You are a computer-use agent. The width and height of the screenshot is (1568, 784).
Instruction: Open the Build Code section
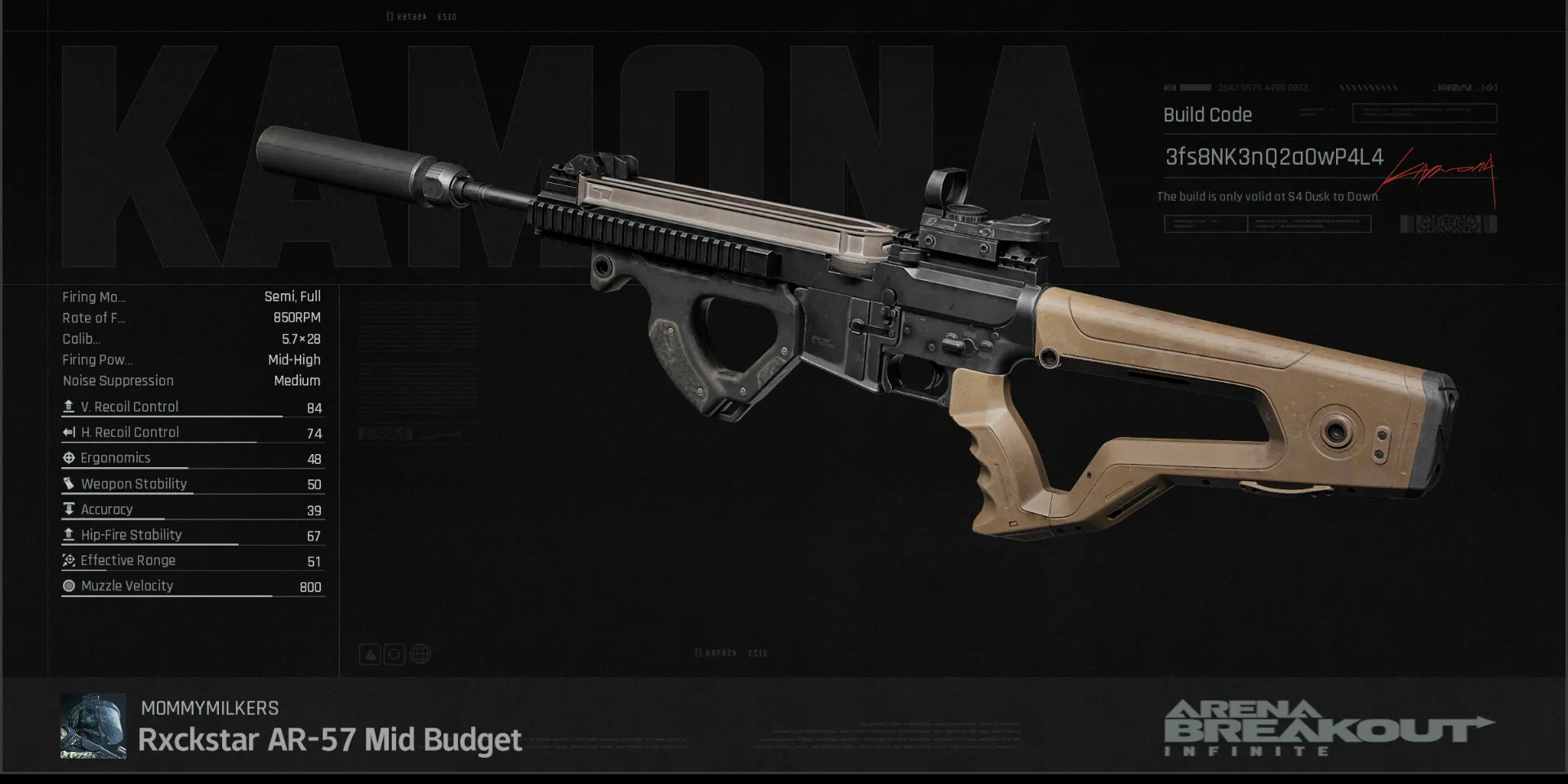(1207, 114)
